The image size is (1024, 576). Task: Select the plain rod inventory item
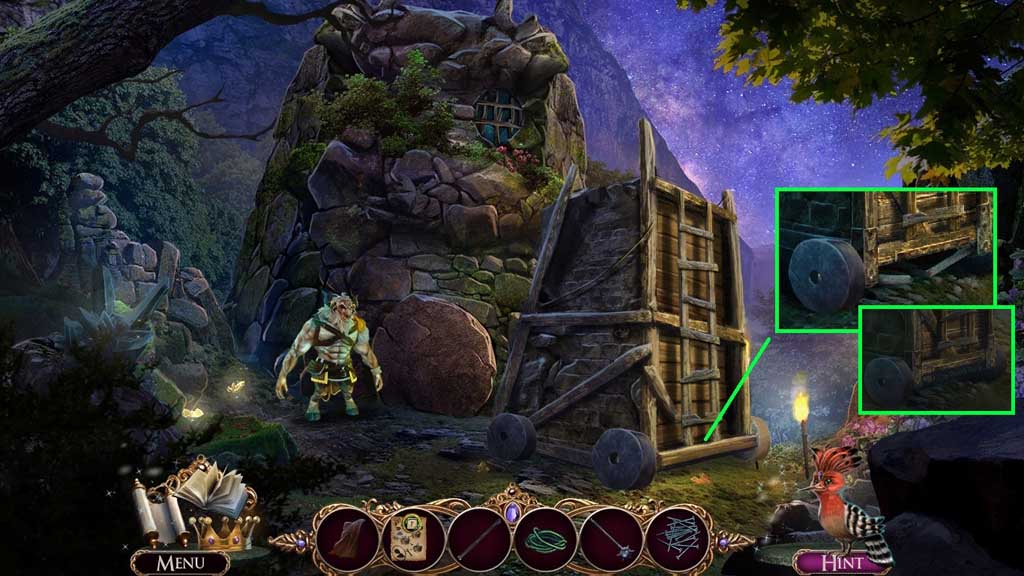479,536
